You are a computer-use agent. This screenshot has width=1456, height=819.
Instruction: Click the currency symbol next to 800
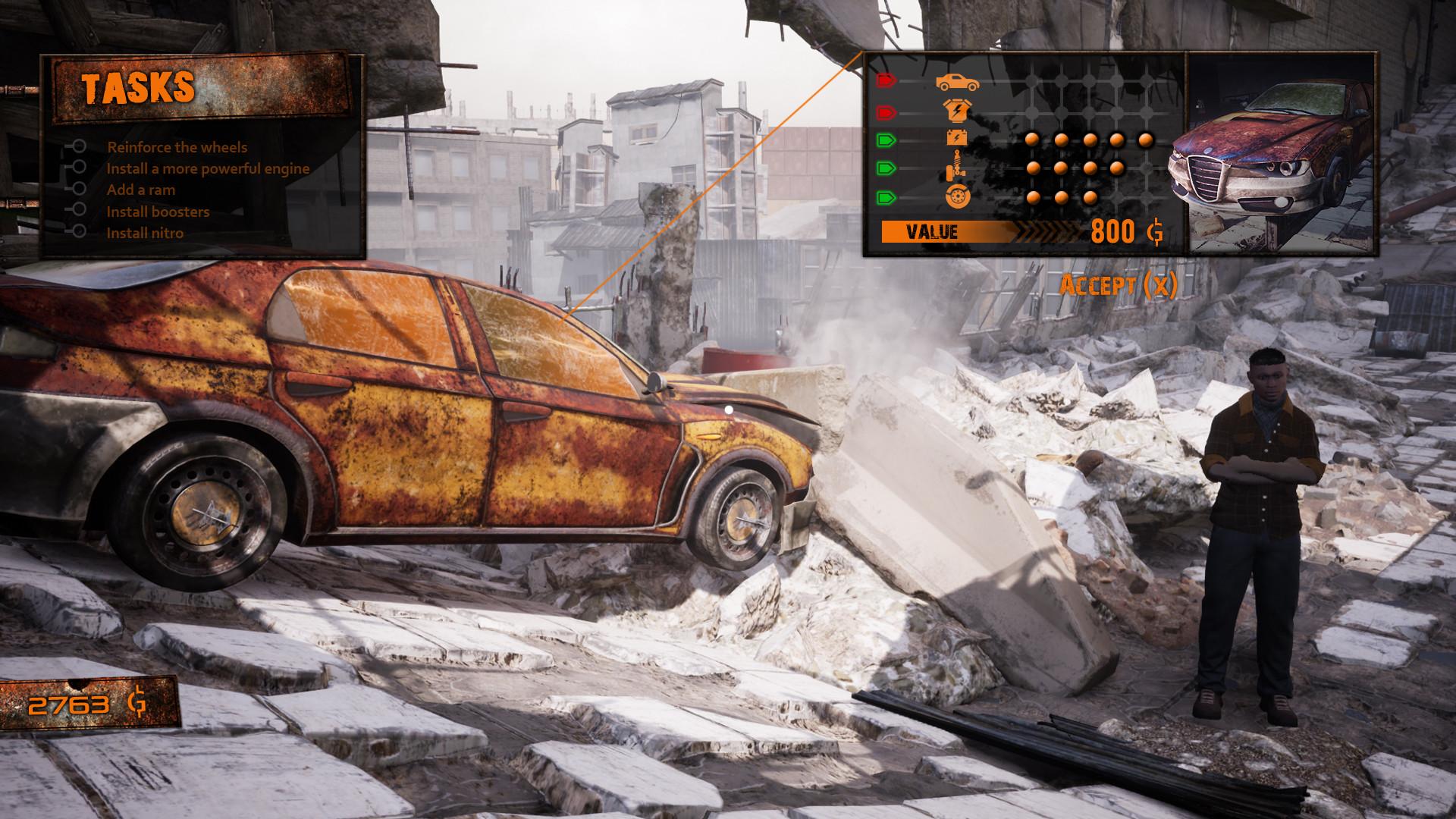(1157, 231)
